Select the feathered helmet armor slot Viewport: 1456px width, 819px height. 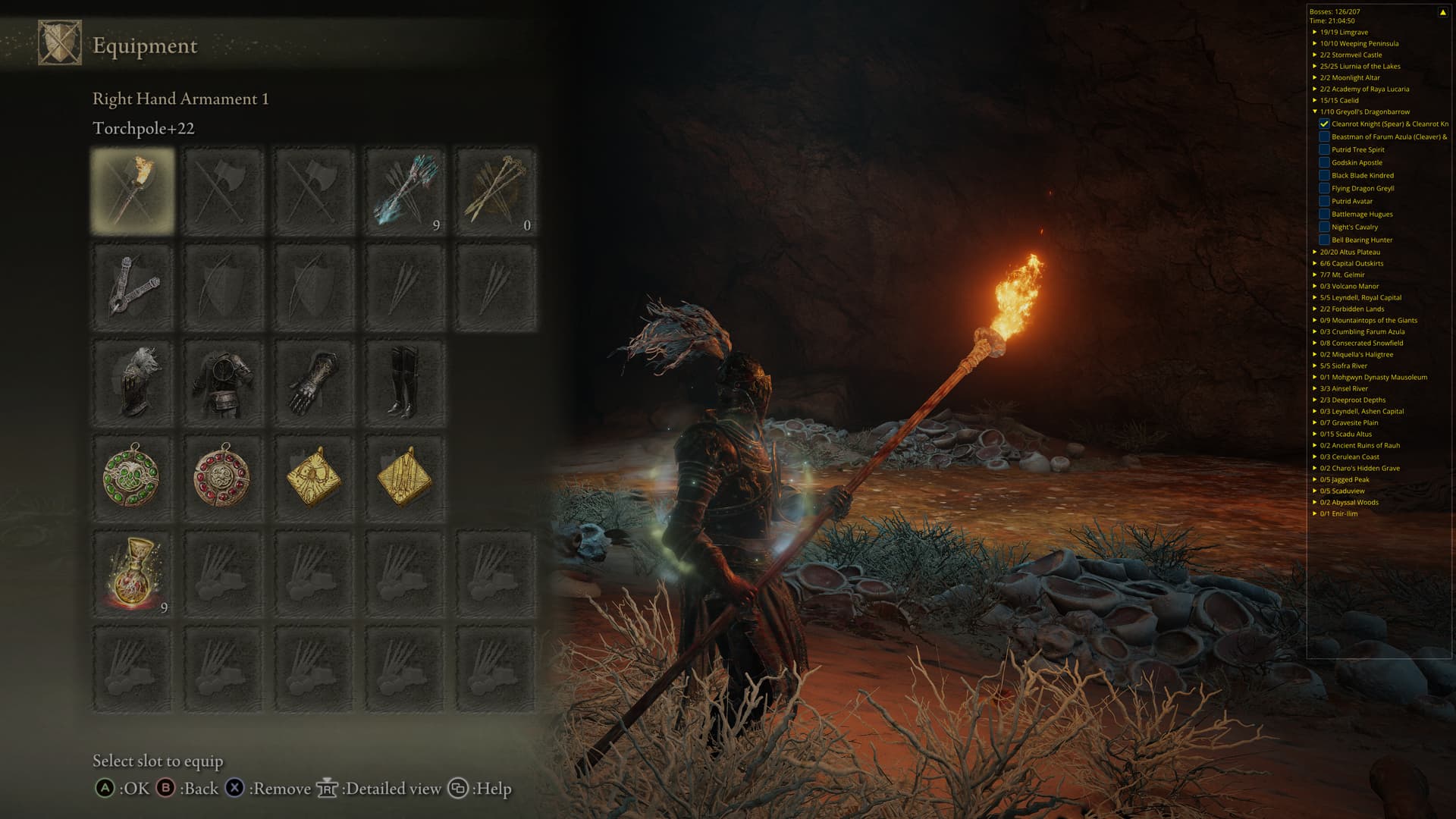click(x=133, y=382)
